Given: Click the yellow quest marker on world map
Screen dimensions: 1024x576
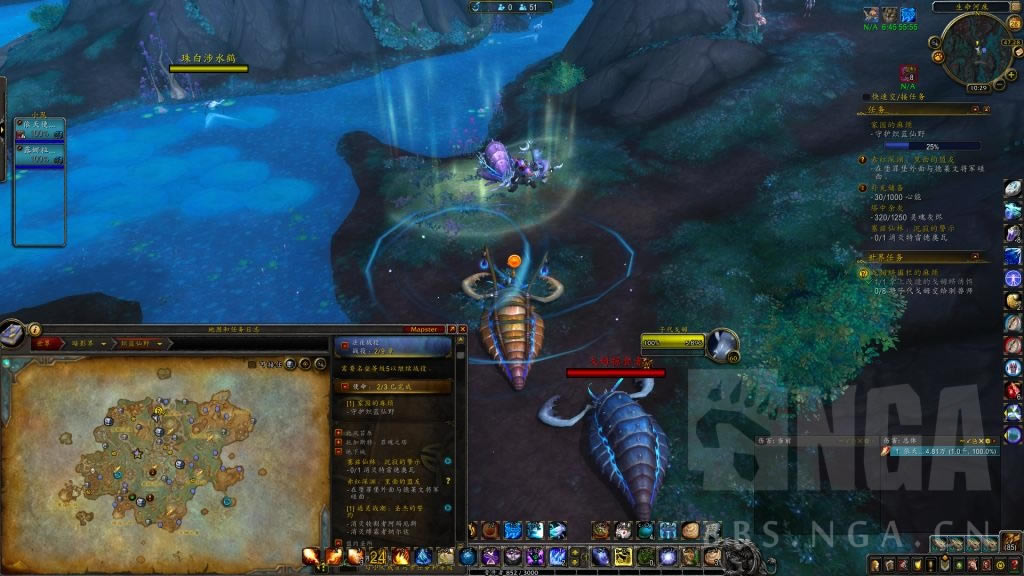Looking at the screenshot, I should coord(157,409).
